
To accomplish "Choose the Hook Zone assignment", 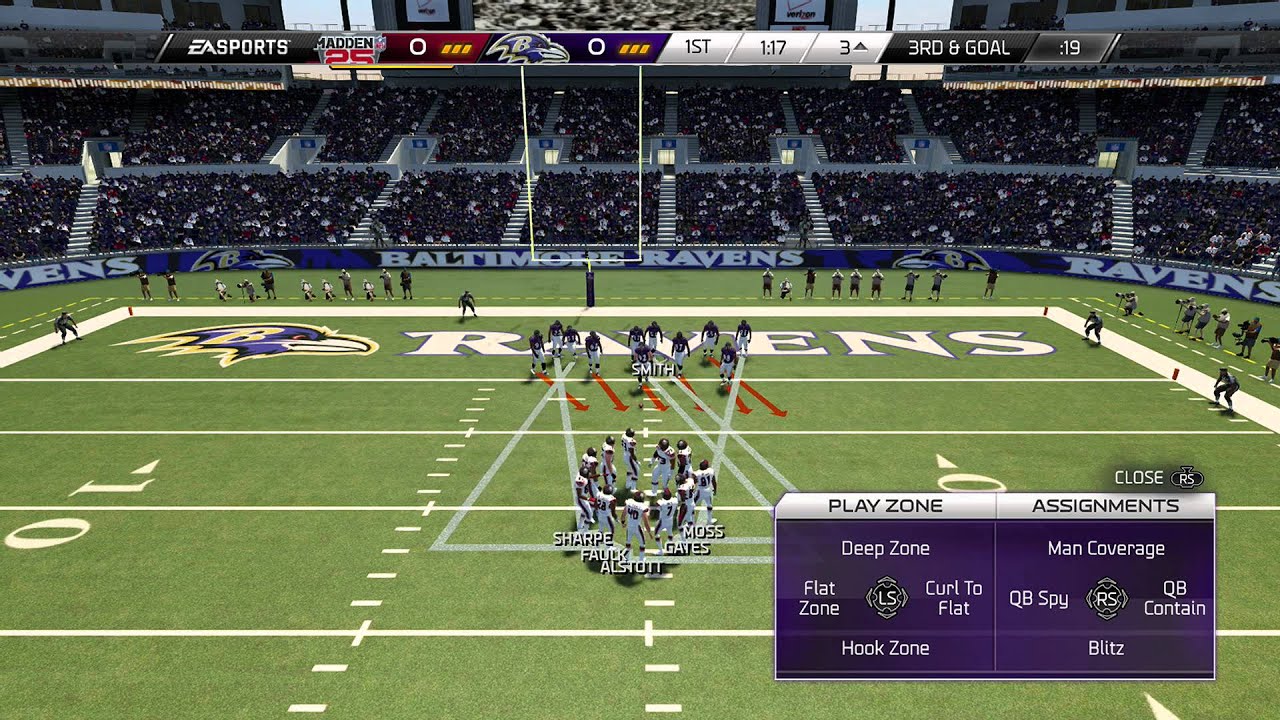I will coord(885,648).
